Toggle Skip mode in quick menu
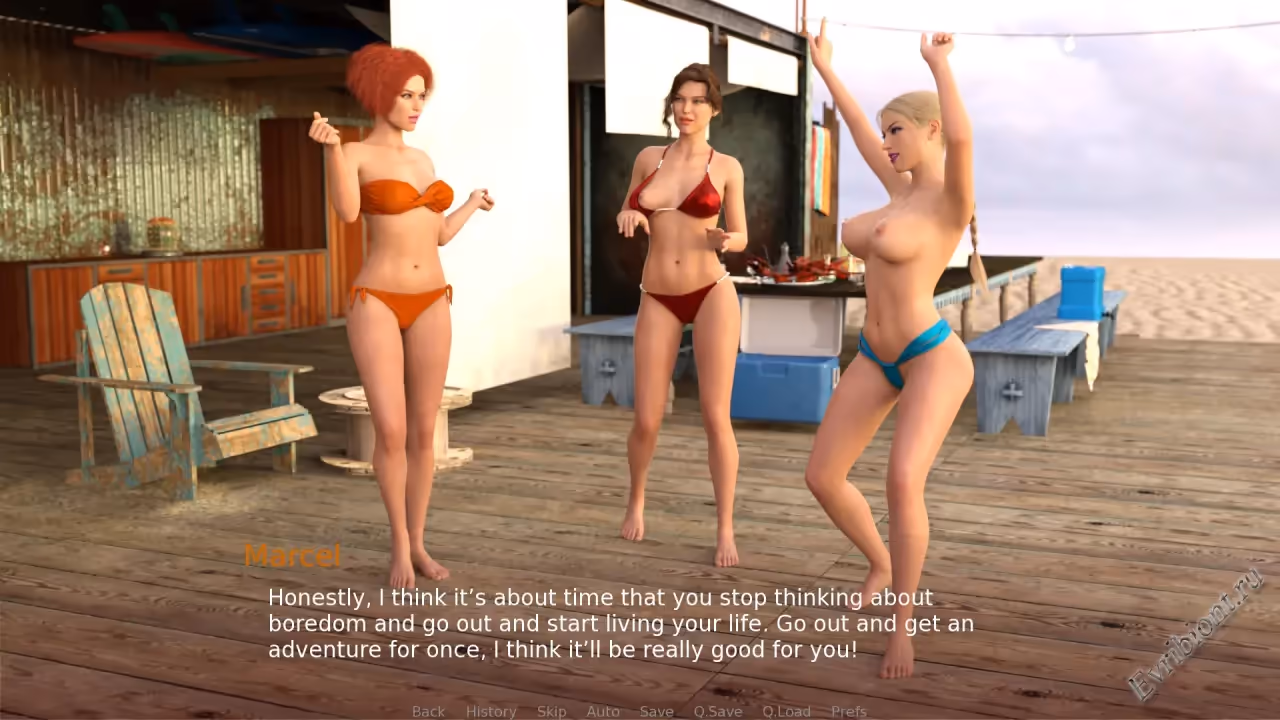 551,711
